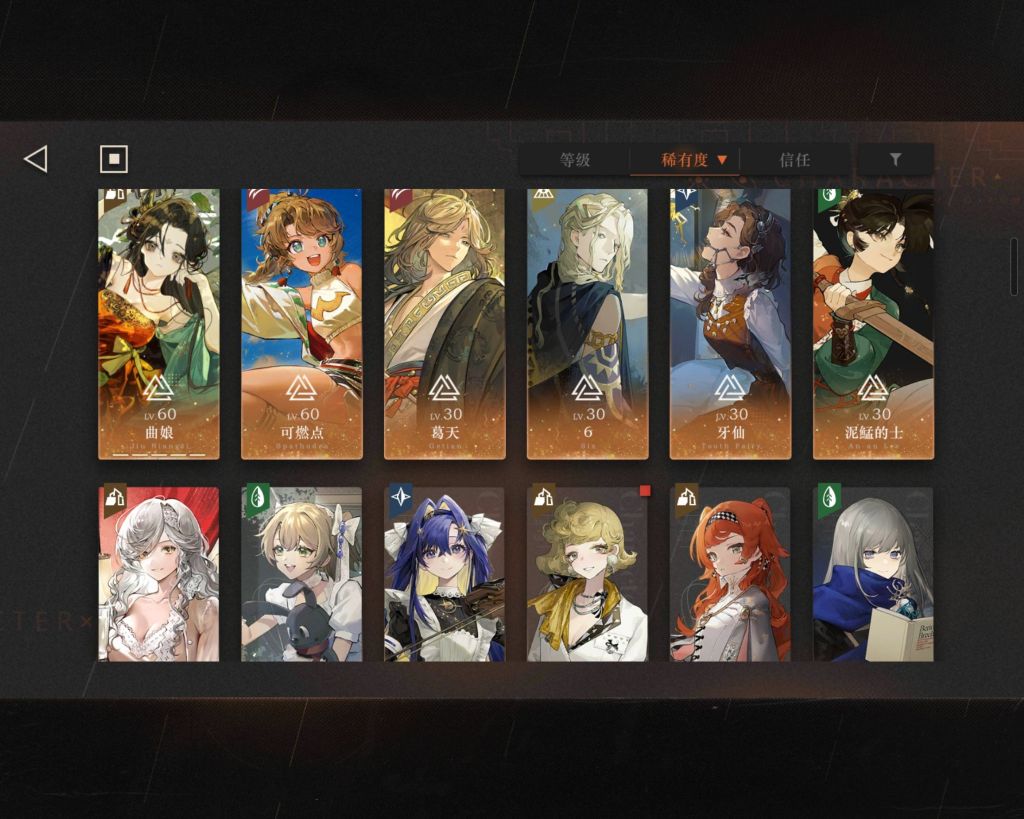Select the silver-haired woman on red card
1024x819 pixels.
click(x=159, y=574)
